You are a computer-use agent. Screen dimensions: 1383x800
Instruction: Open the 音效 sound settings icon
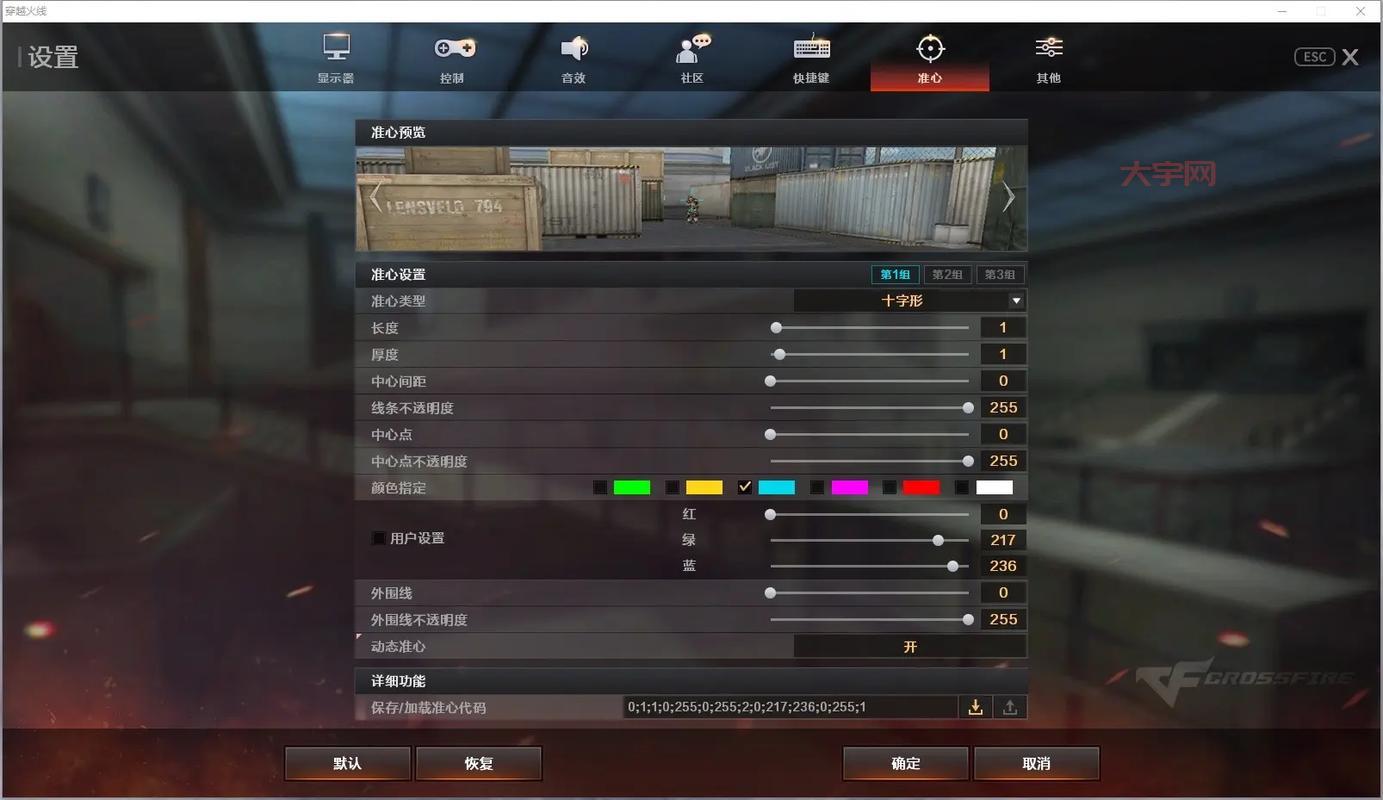[x=573, y=57]
